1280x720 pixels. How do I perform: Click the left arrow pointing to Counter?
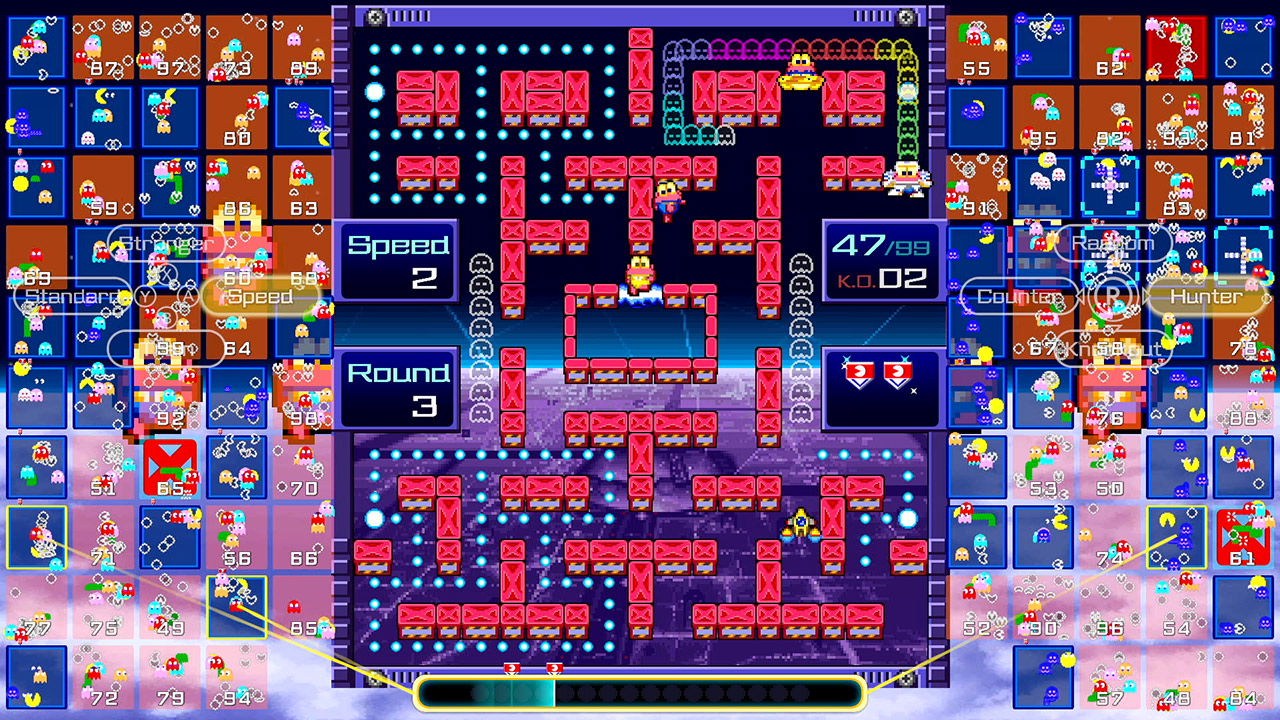coord(1078,295)
